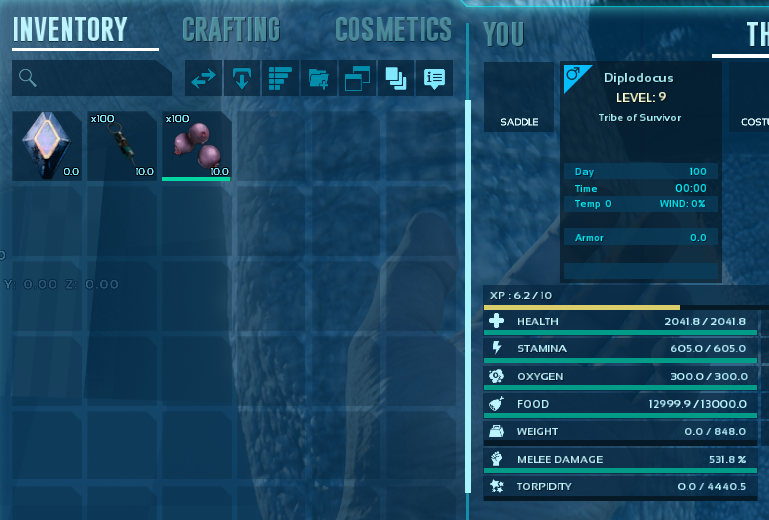The height and width of the screenshot is (520, 769).
Task: Select the x100 needle item stack
Action: pyautogui.click(x=122, y=146)
